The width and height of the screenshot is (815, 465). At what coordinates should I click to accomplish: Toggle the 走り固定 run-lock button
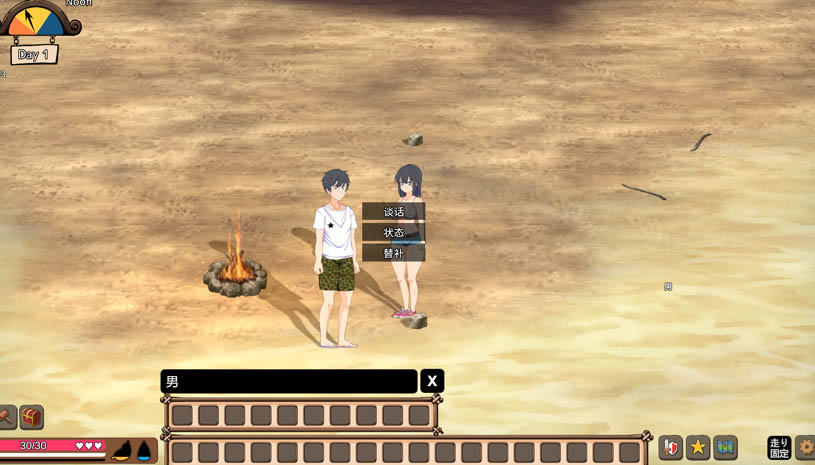point(779,448)
